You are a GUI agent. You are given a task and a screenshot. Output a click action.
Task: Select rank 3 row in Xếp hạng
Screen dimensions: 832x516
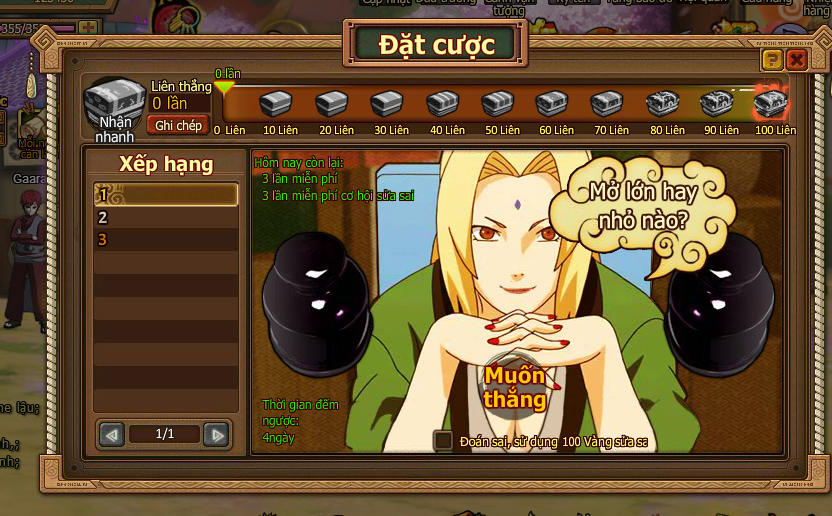165,240
